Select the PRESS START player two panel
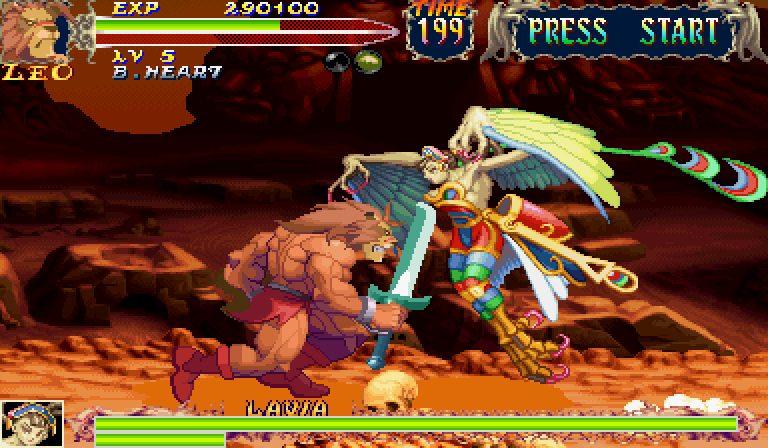Viewport: 768px width, 448px height. pos(622,32)
